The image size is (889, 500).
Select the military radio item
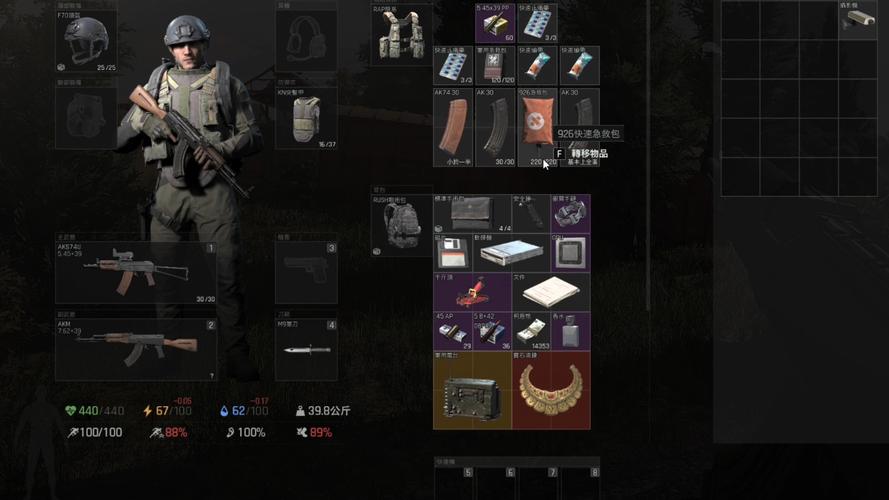(x=472, y=390)
